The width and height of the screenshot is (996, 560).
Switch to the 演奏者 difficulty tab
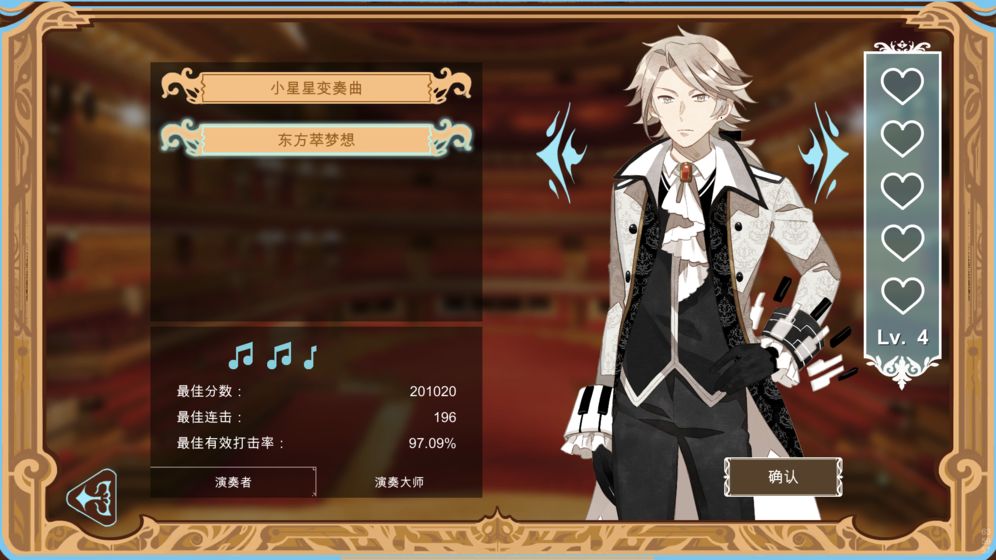233,482
